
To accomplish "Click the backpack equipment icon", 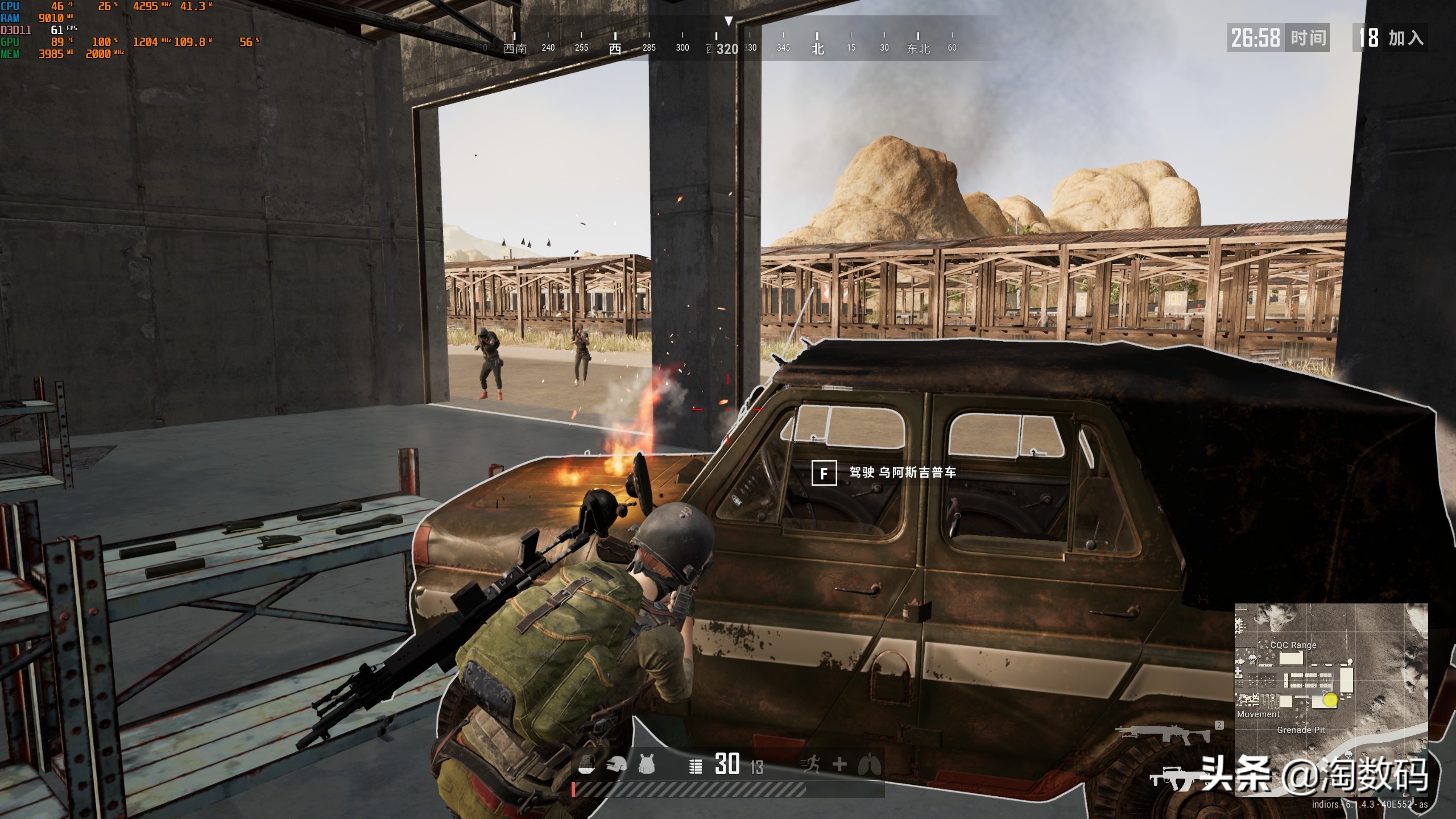I will (x=587, y=765).
